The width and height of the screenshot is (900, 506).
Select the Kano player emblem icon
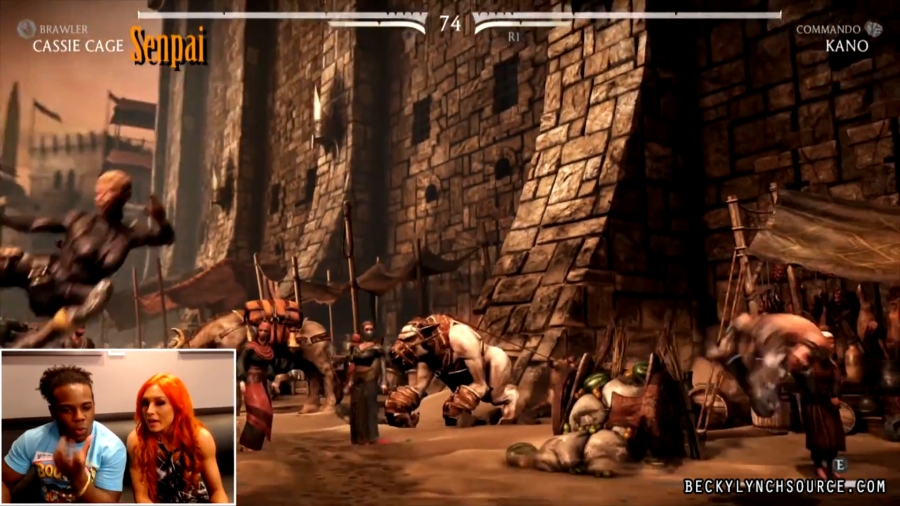[x=874, y=30]
